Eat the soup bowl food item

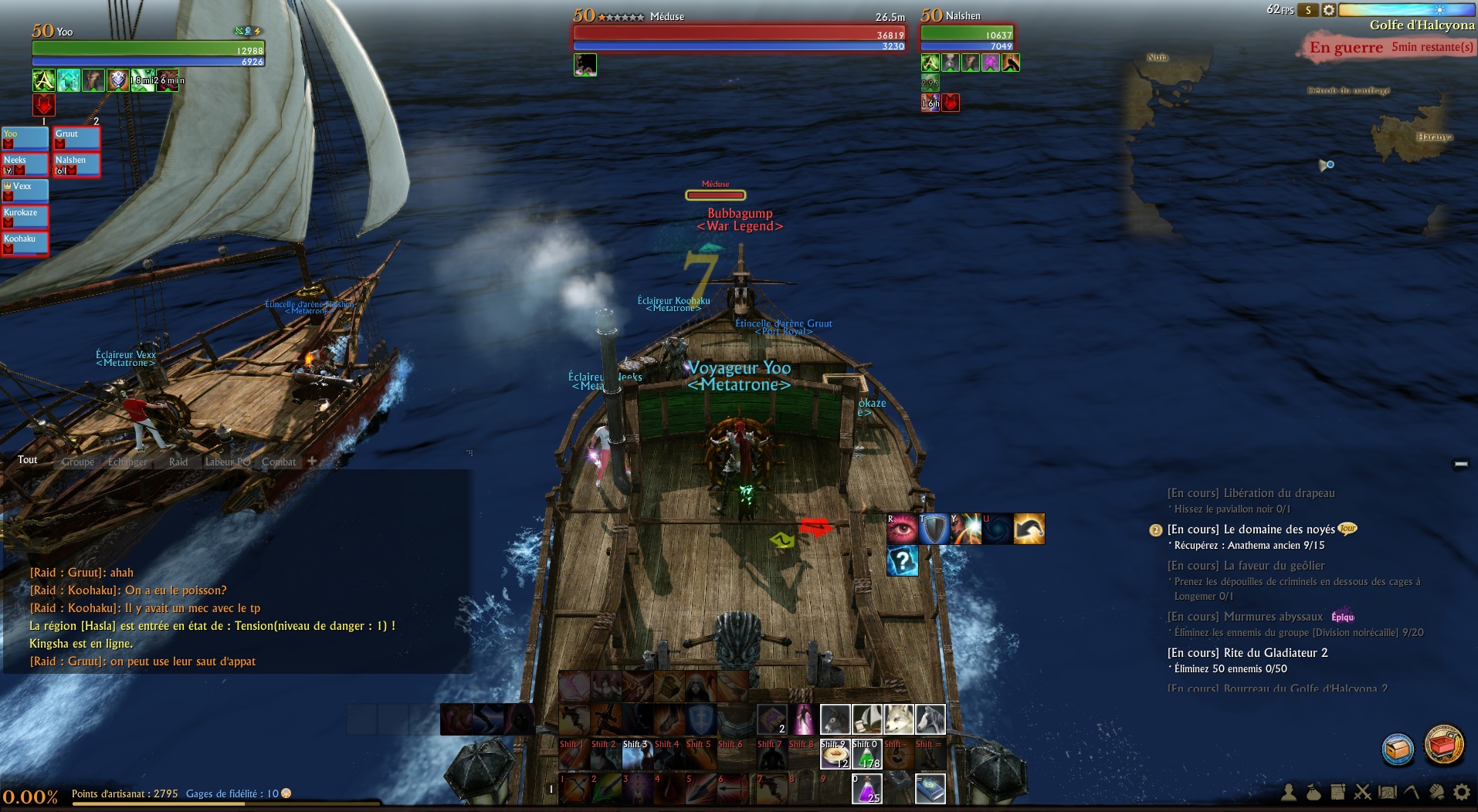pos(835,754)
